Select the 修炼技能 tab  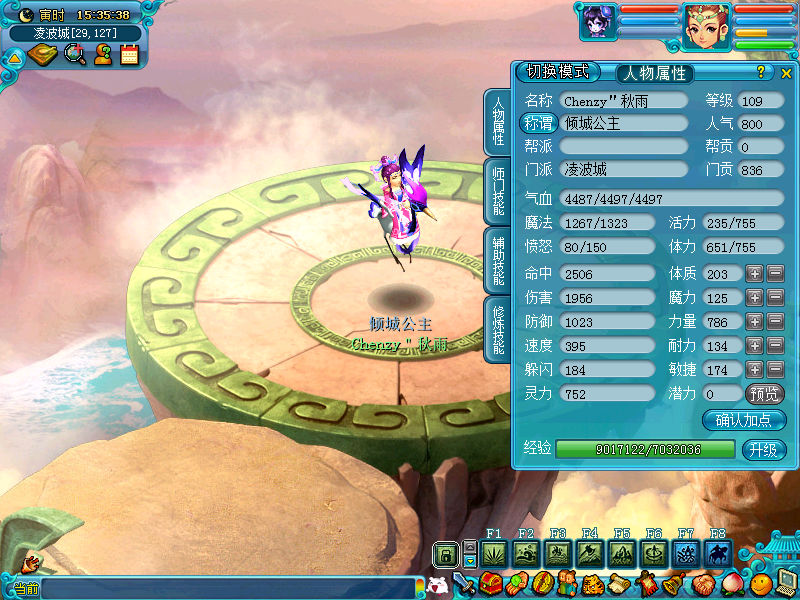pos(498,329)
